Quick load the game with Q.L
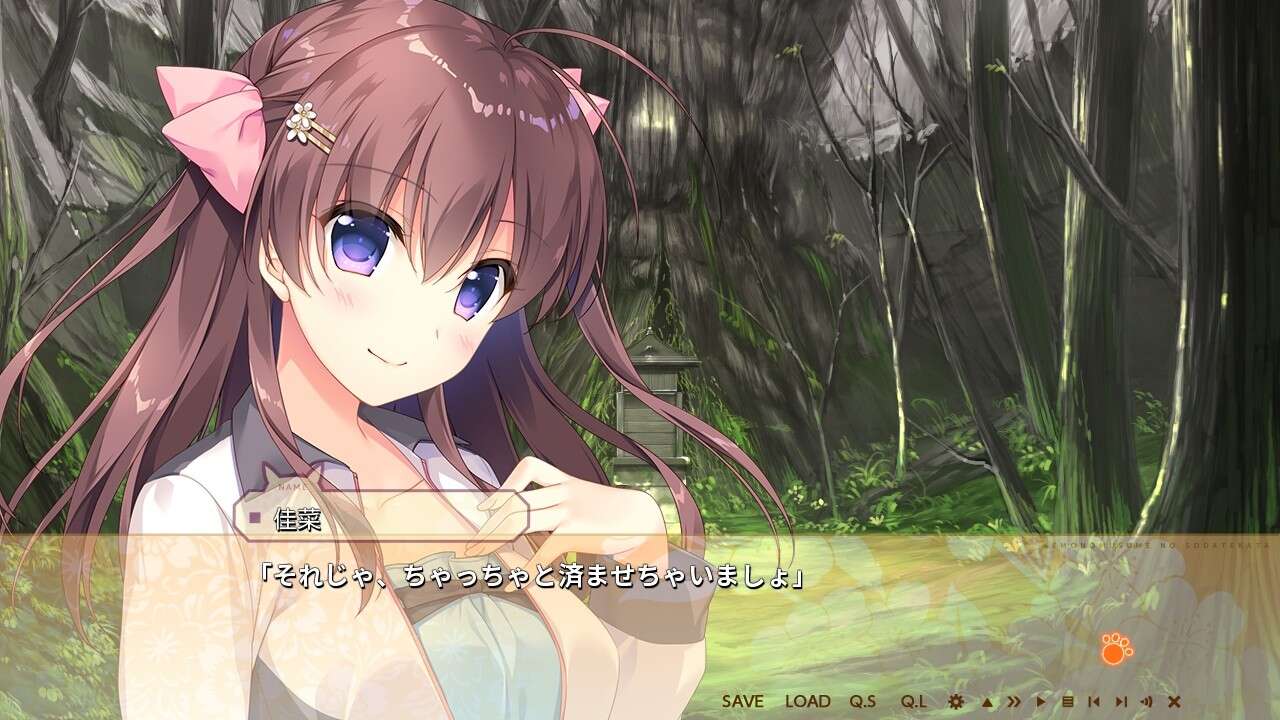The image size is (1280, 720). click(915, 700)
